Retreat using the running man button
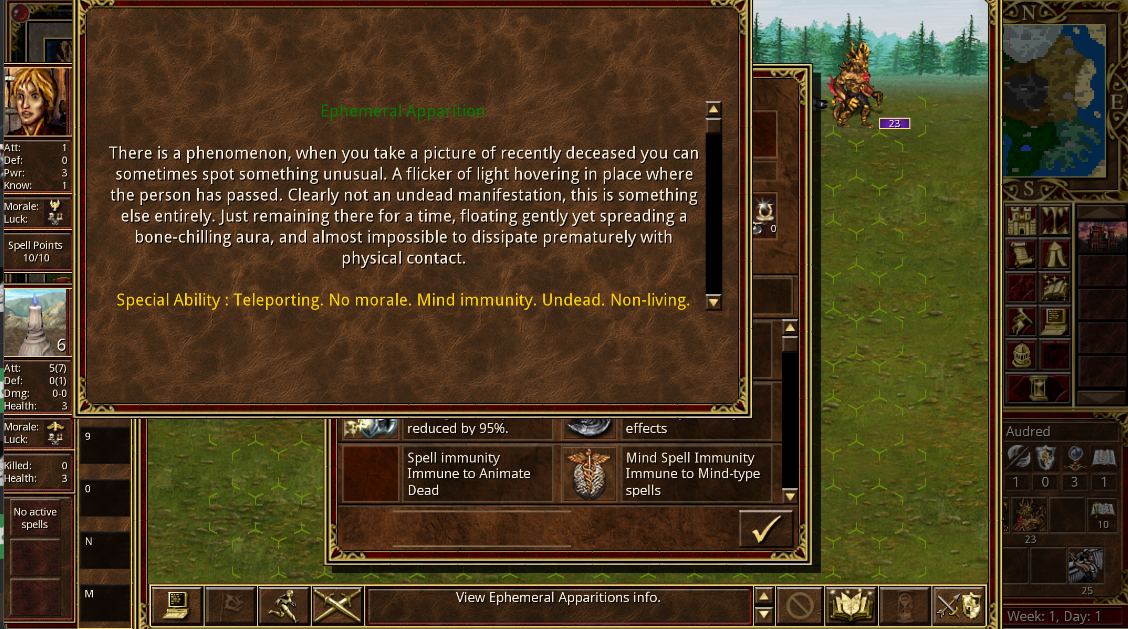Screen dimensions: 1128x629 coord(283,604)
